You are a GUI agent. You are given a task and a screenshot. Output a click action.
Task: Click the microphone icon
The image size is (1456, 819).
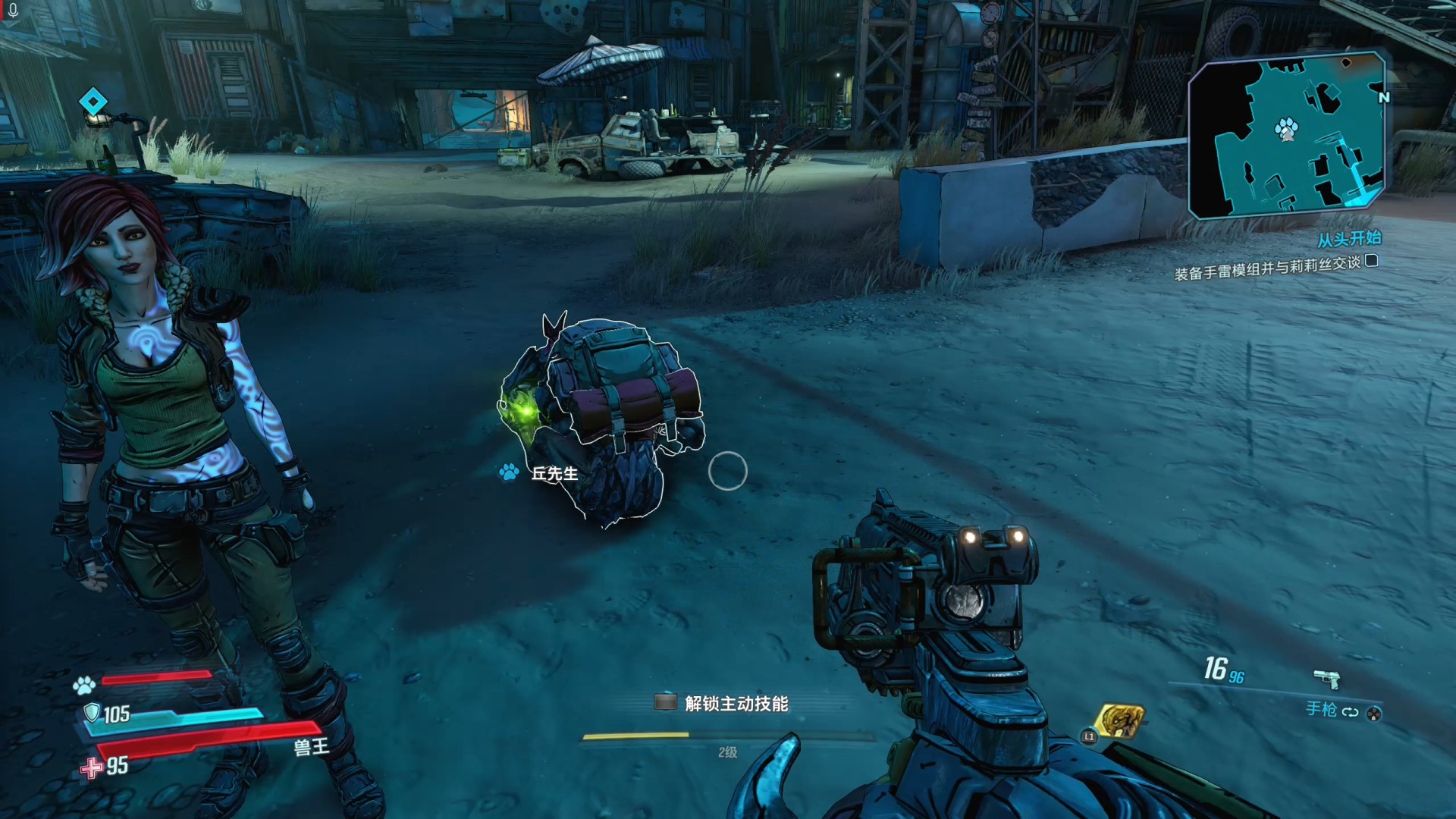pos(13,11)
